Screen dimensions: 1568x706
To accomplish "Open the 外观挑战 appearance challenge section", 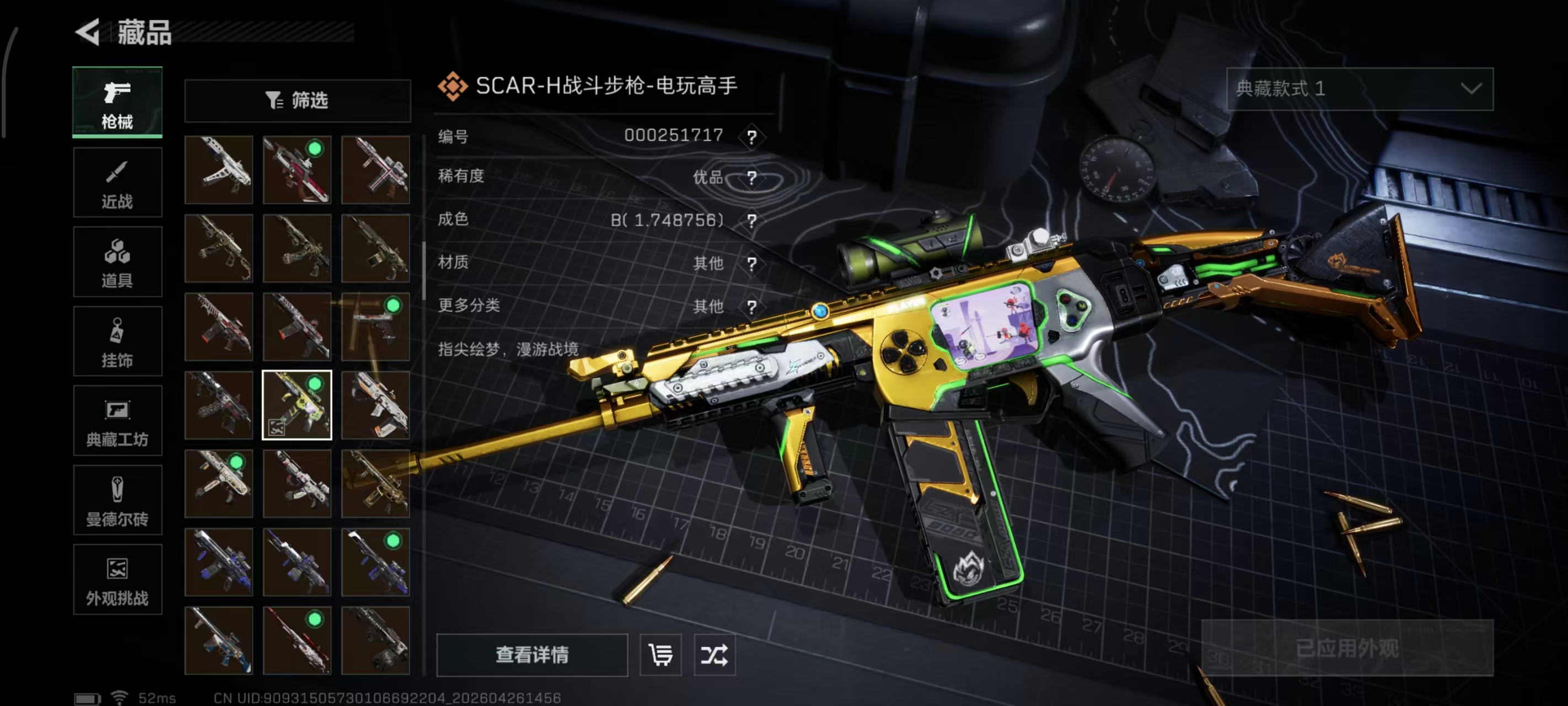I will (x=117, y=579).
